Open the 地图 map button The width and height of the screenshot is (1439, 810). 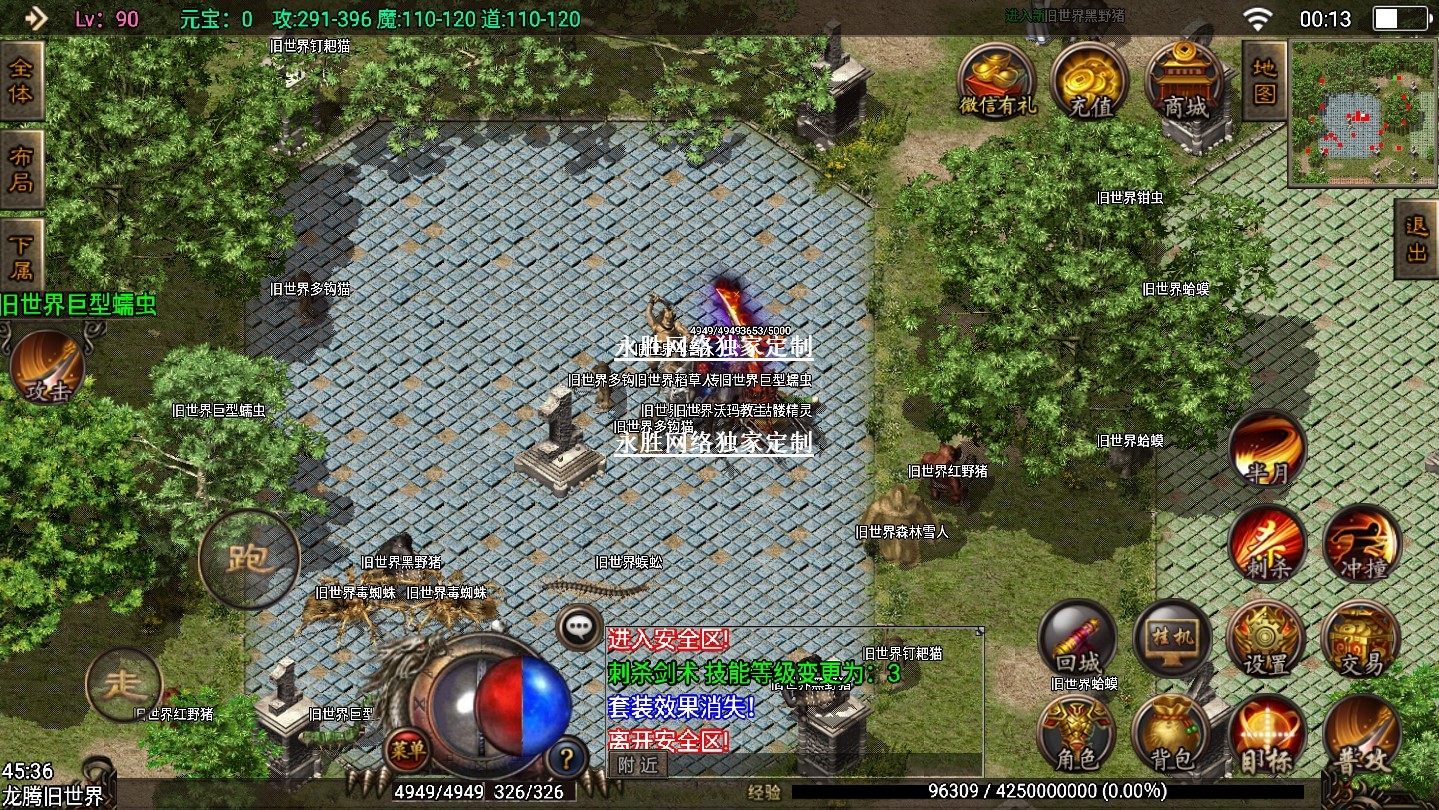[x=1264, y=81]
